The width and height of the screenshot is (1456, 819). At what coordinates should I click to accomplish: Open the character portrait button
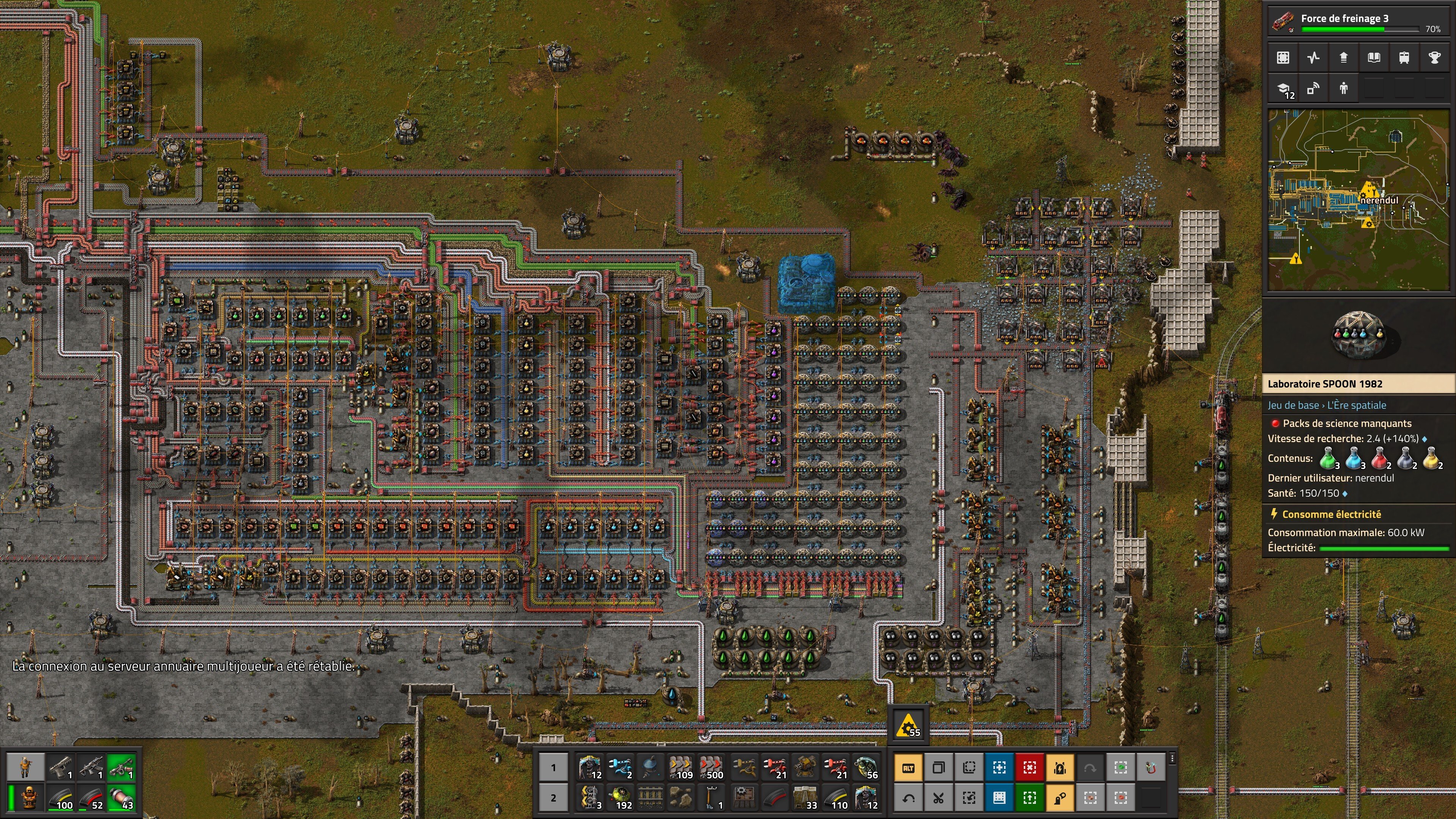25,767
